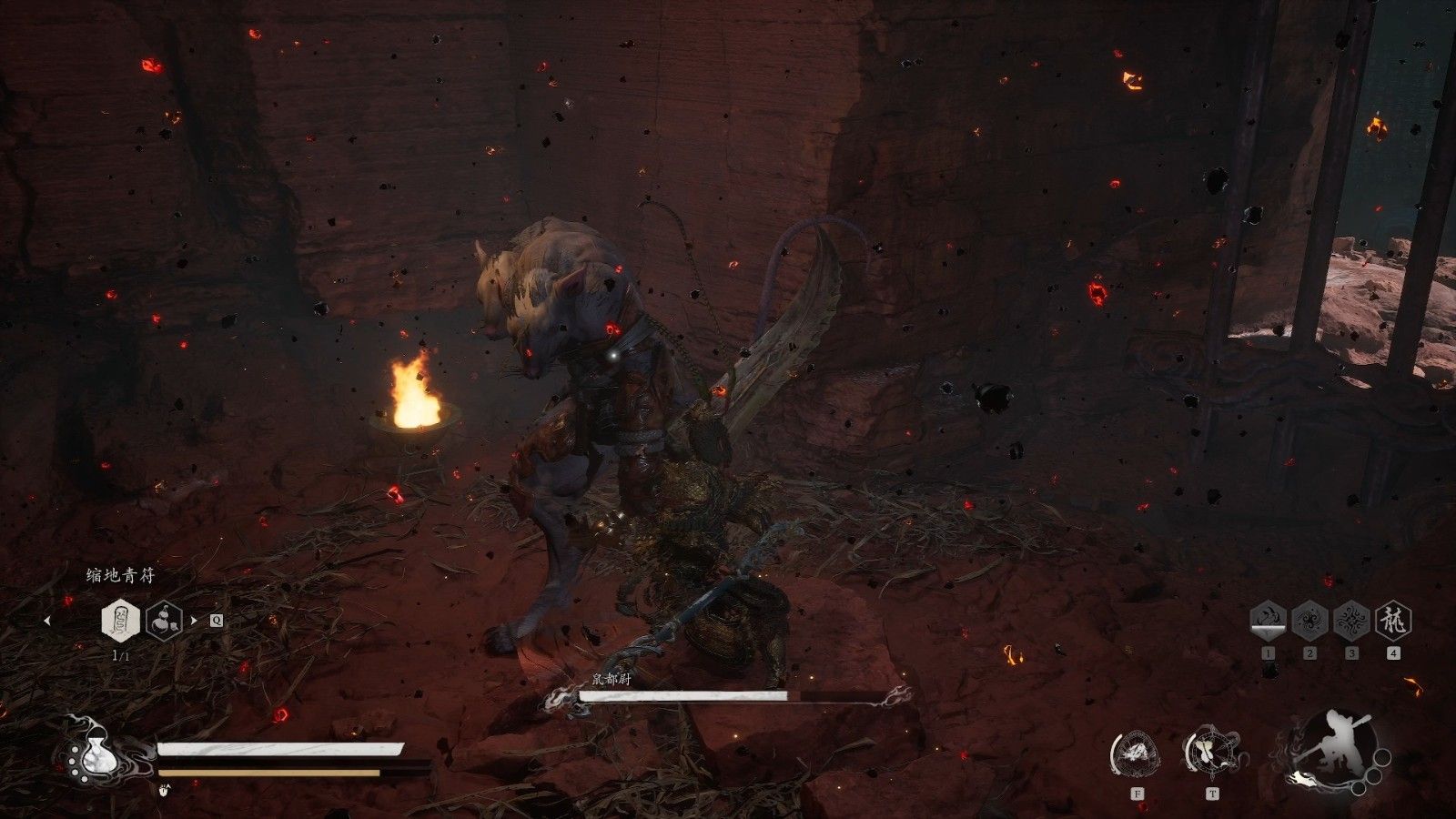This screenshot has height=819, width=1456.
Task: Activate the swirling vortex spell icon
Action: click(x=1309, y=622)
